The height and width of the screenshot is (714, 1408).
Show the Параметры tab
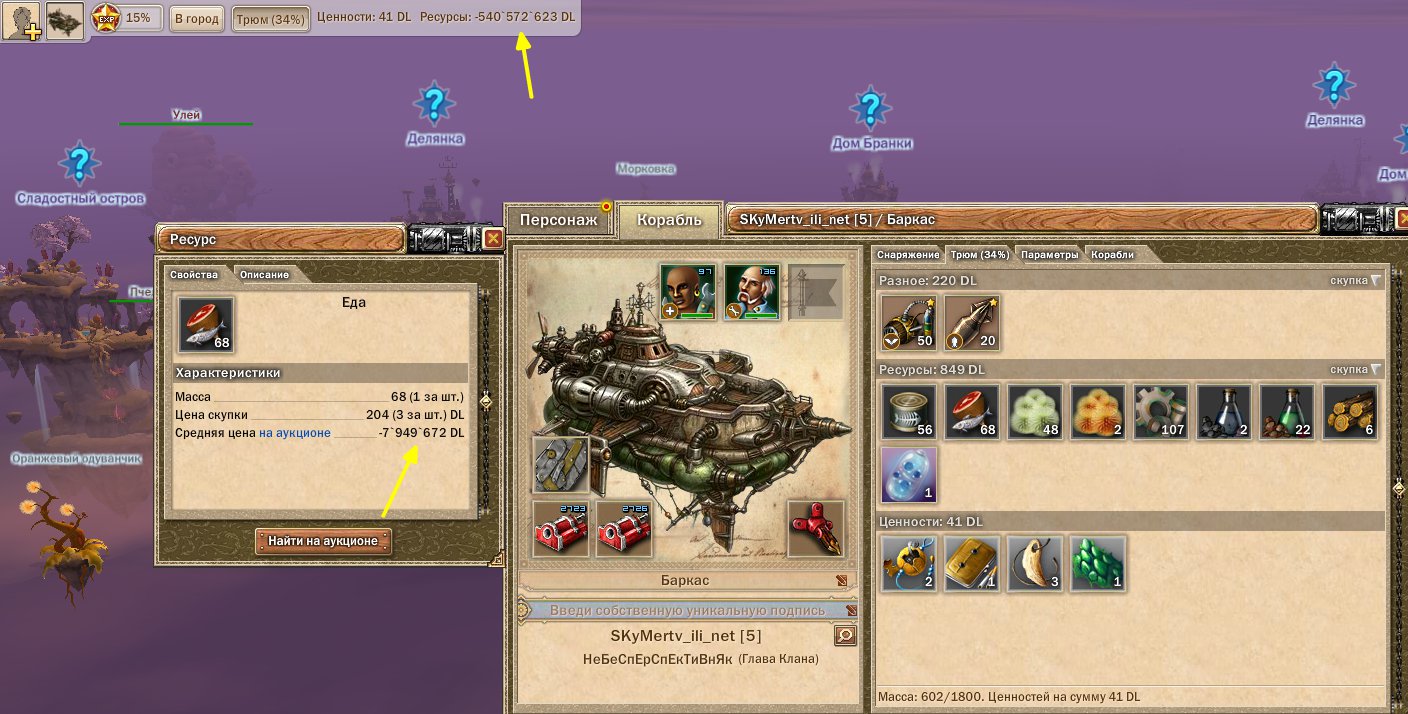tap(1050, 254)
